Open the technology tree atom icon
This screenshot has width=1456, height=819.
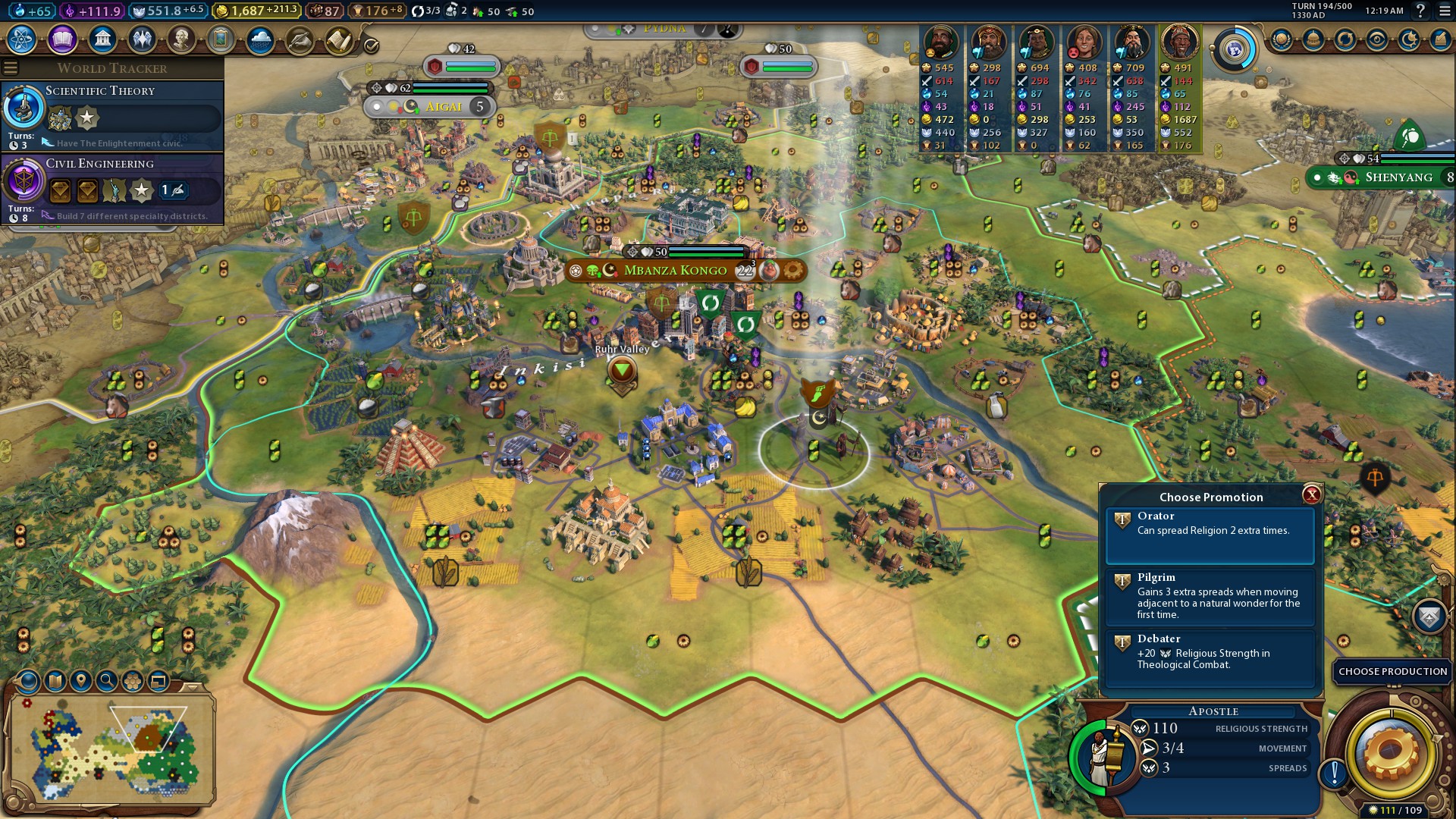(22, 39)
